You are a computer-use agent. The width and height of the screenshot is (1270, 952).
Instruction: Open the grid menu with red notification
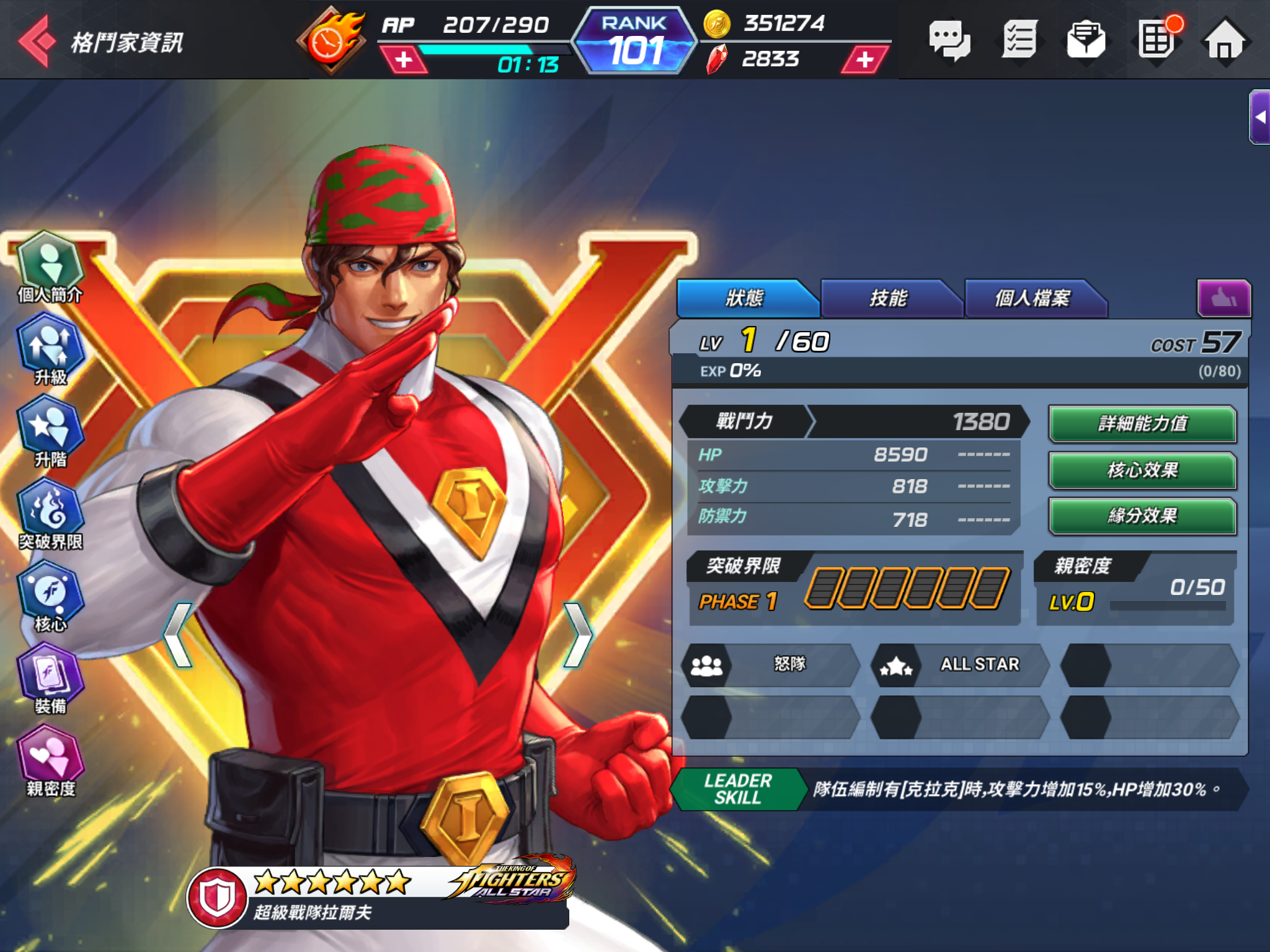[1156, 40]
